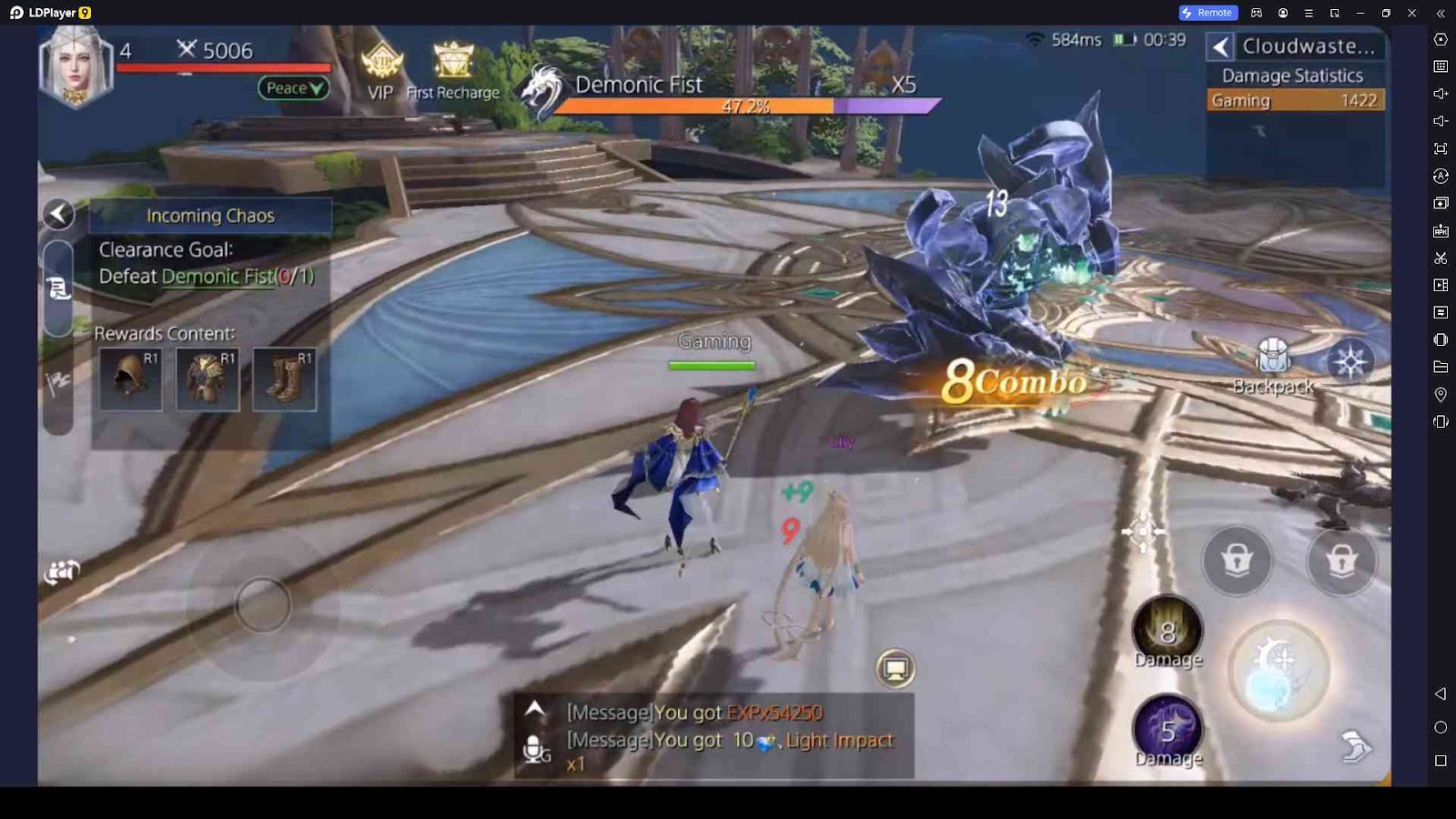Toggle the Peace mode dropdown

[x=294, y=88]
